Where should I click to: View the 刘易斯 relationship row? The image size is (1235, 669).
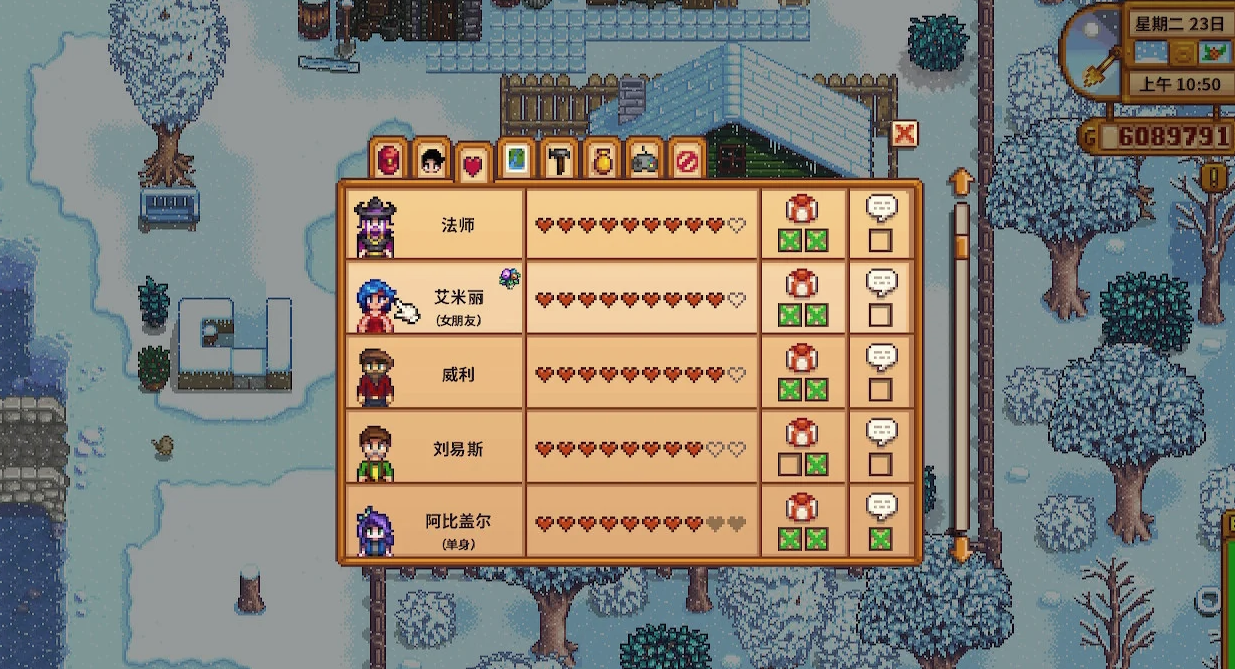click(x=458, y=449)
